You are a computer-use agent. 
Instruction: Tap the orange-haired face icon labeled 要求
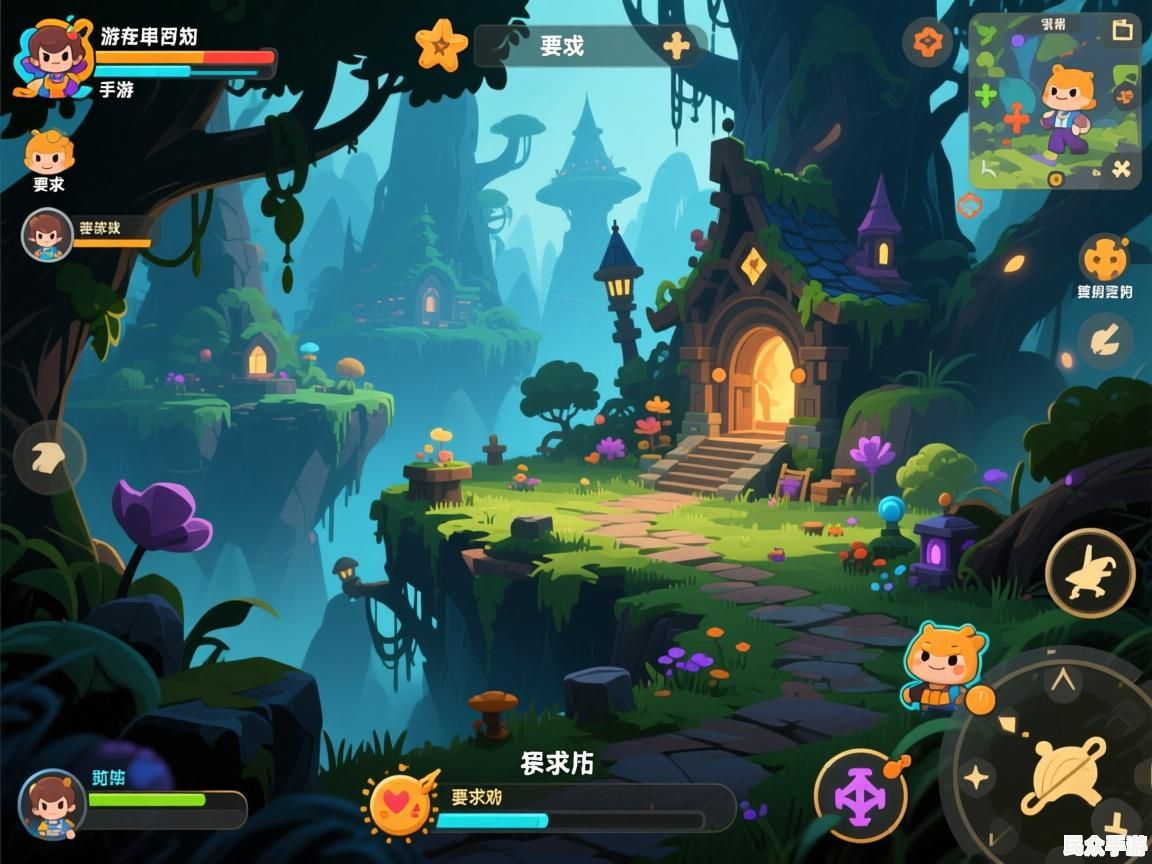point(48,154)
